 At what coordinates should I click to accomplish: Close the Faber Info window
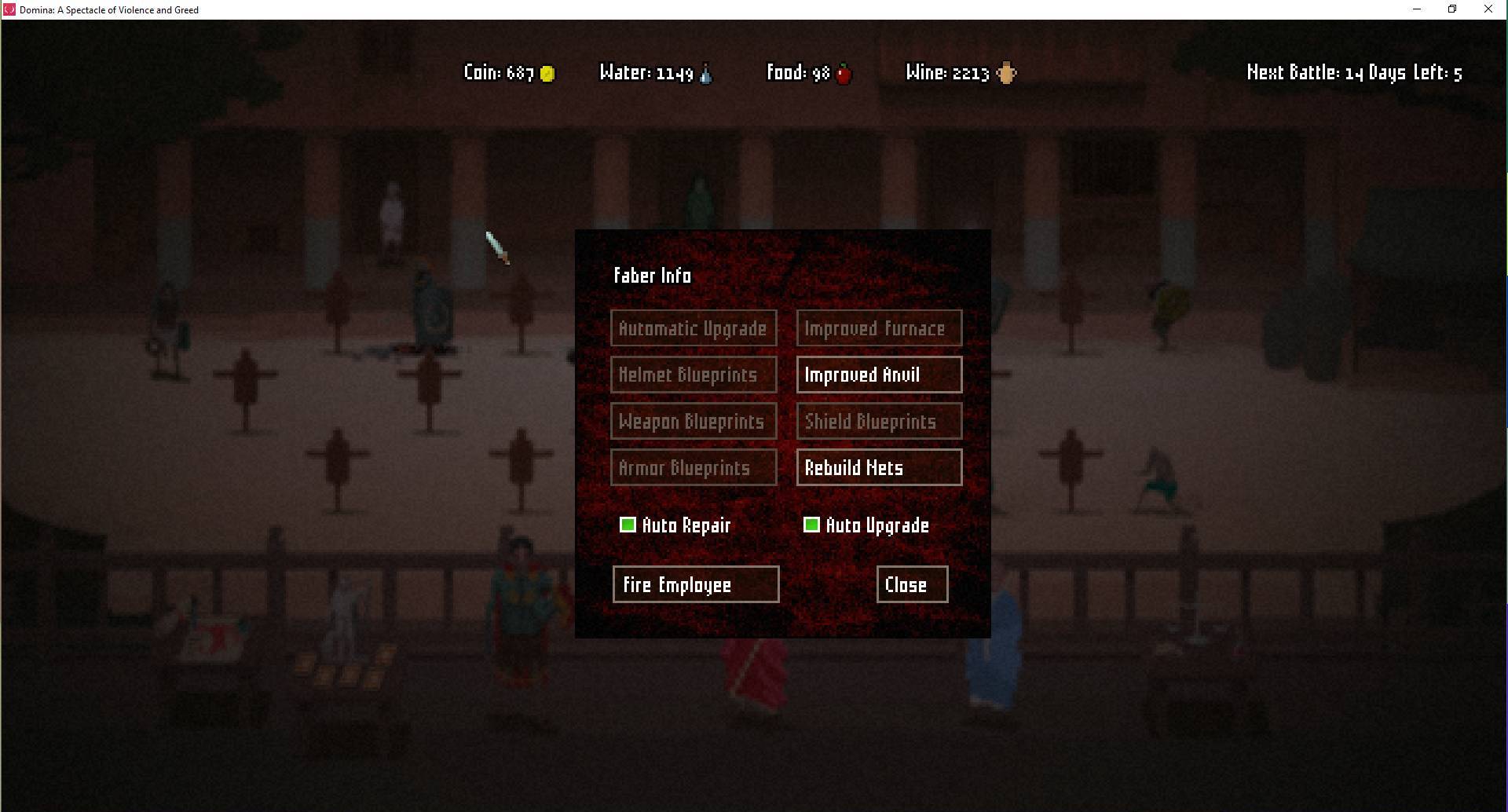(x=911, y=584)
